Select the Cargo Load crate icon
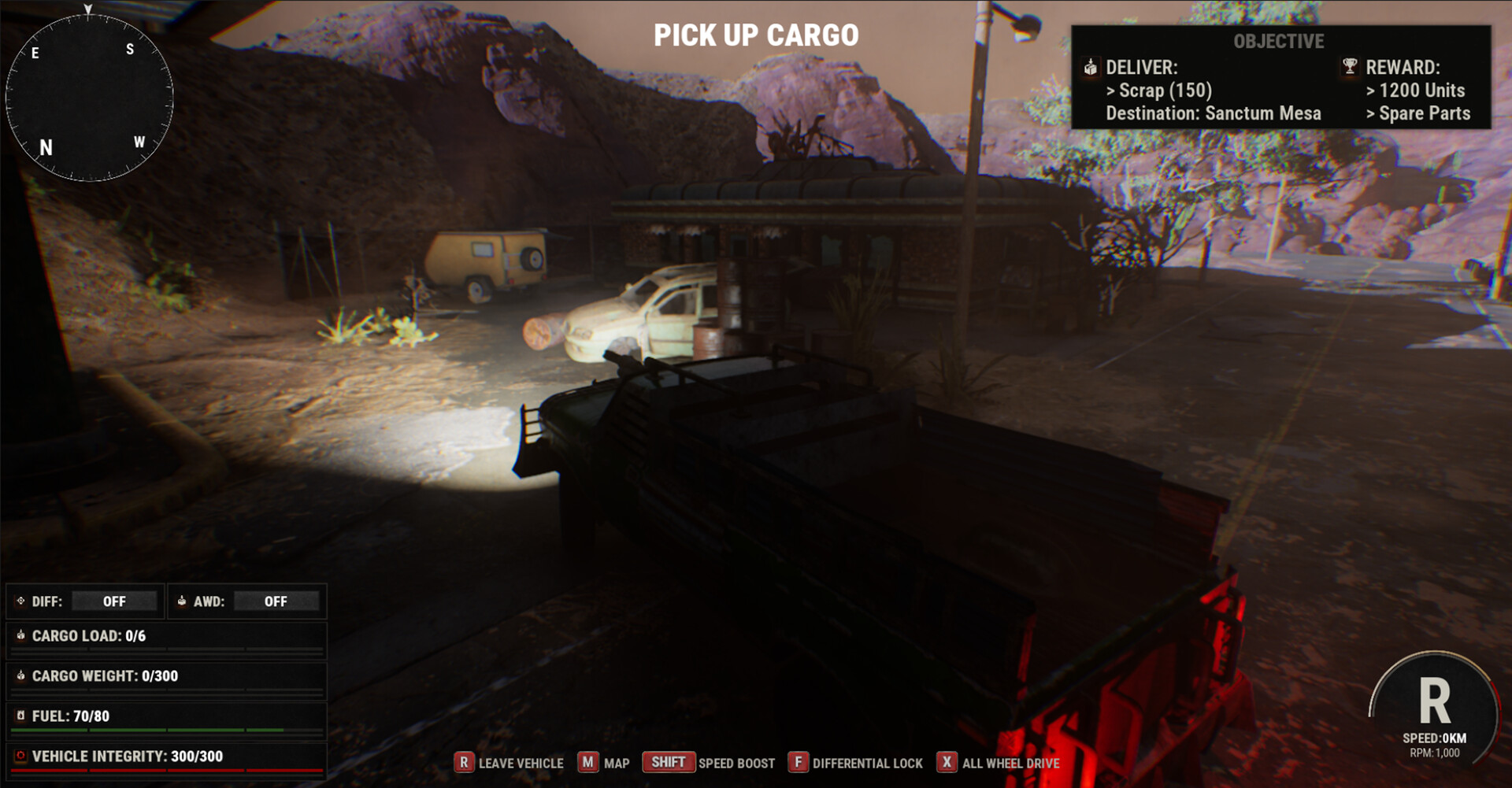This screenshot has width=1512, height=788. [x=21, y=636]
